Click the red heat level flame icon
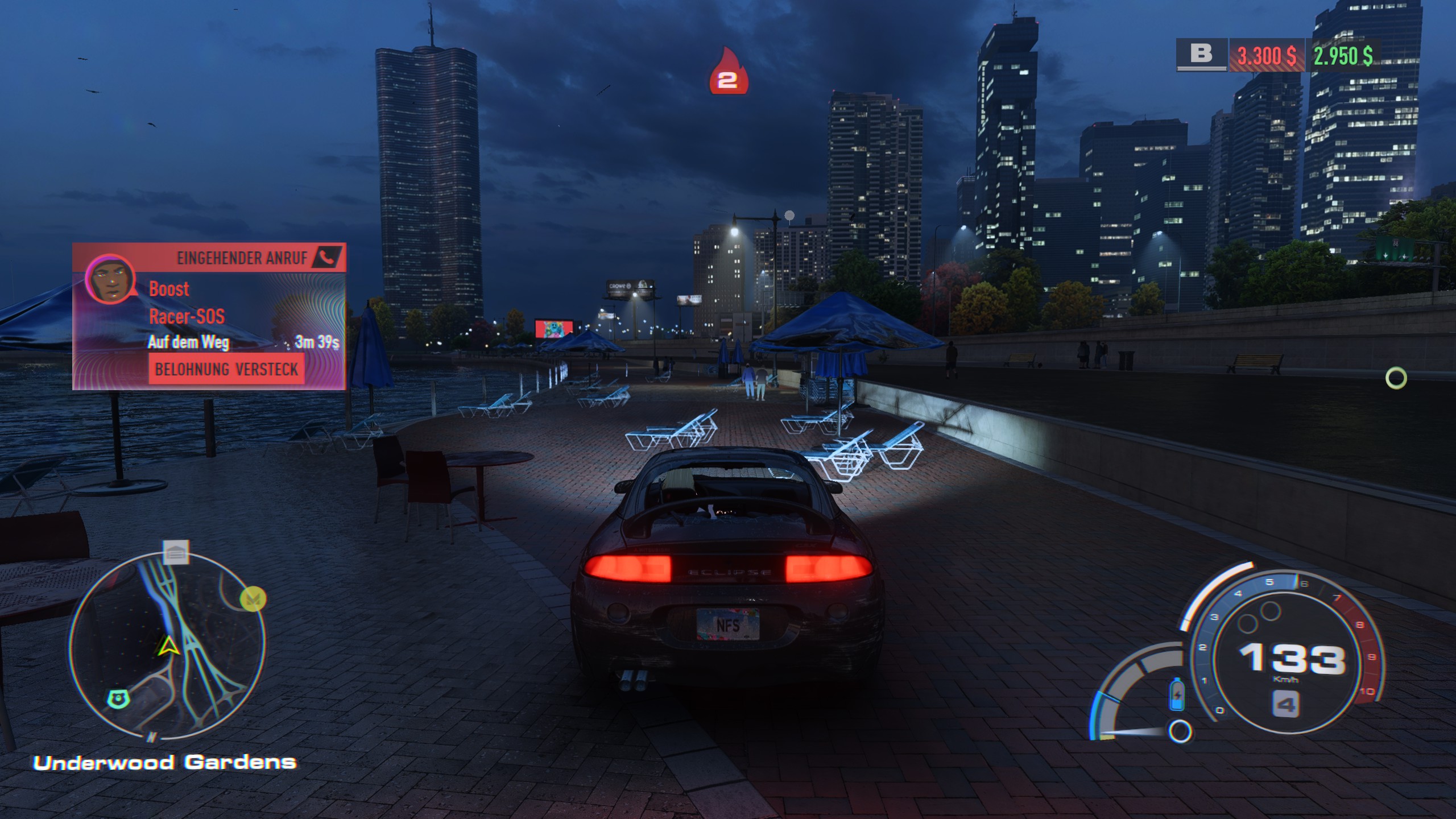This screenshot has width=1456, height=819. point(728,72)
